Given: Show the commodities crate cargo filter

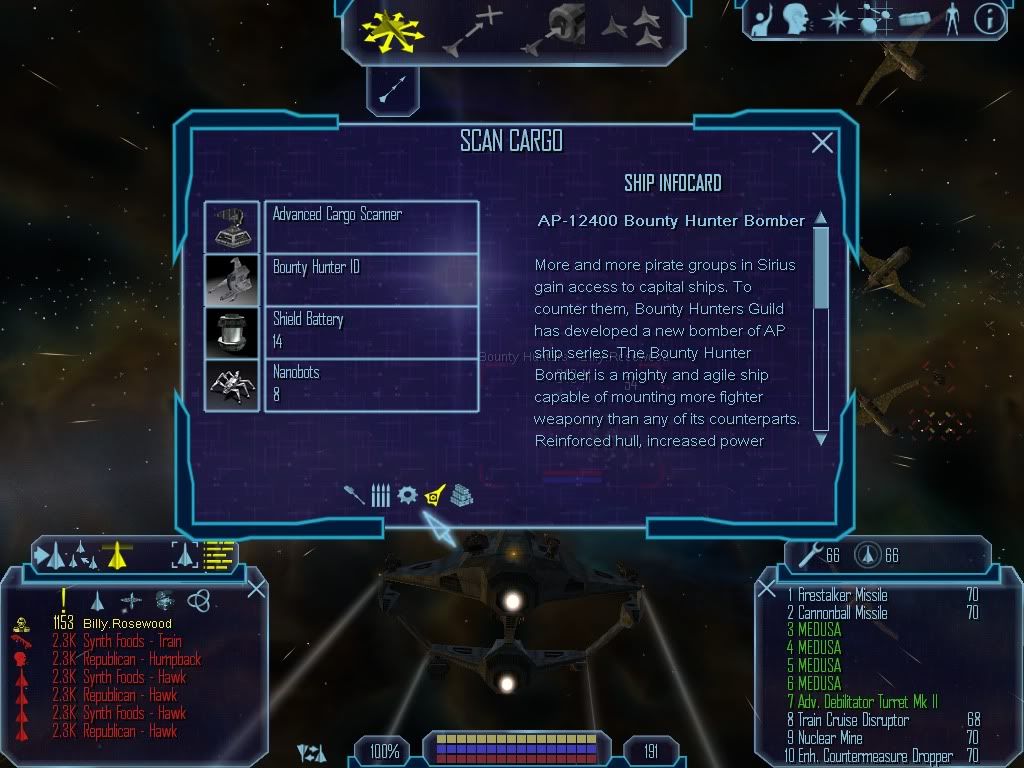Looking at the screenshot, I should pyautogui.click(x=461, y=495).
